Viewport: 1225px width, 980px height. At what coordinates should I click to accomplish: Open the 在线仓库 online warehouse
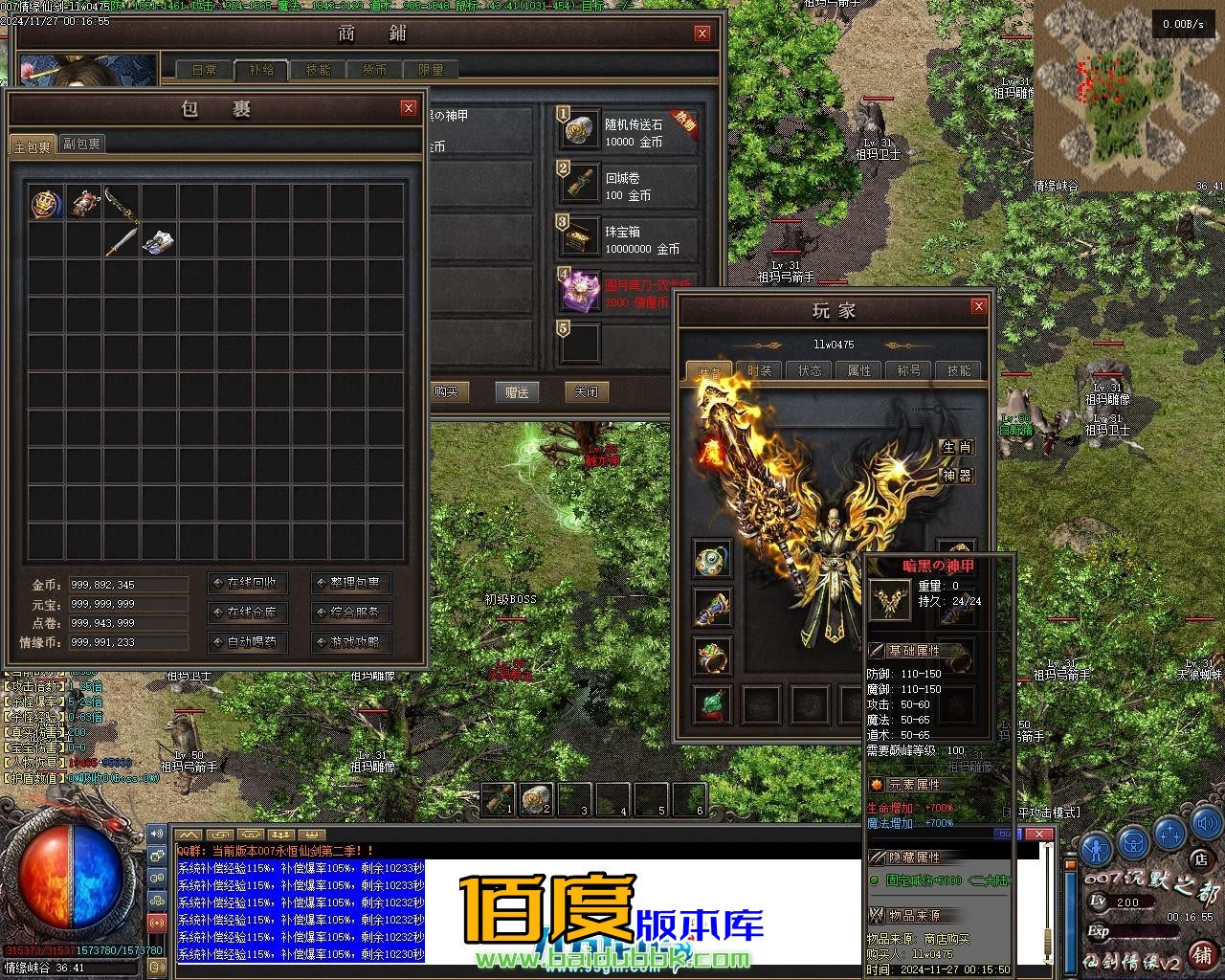[247, 612]
